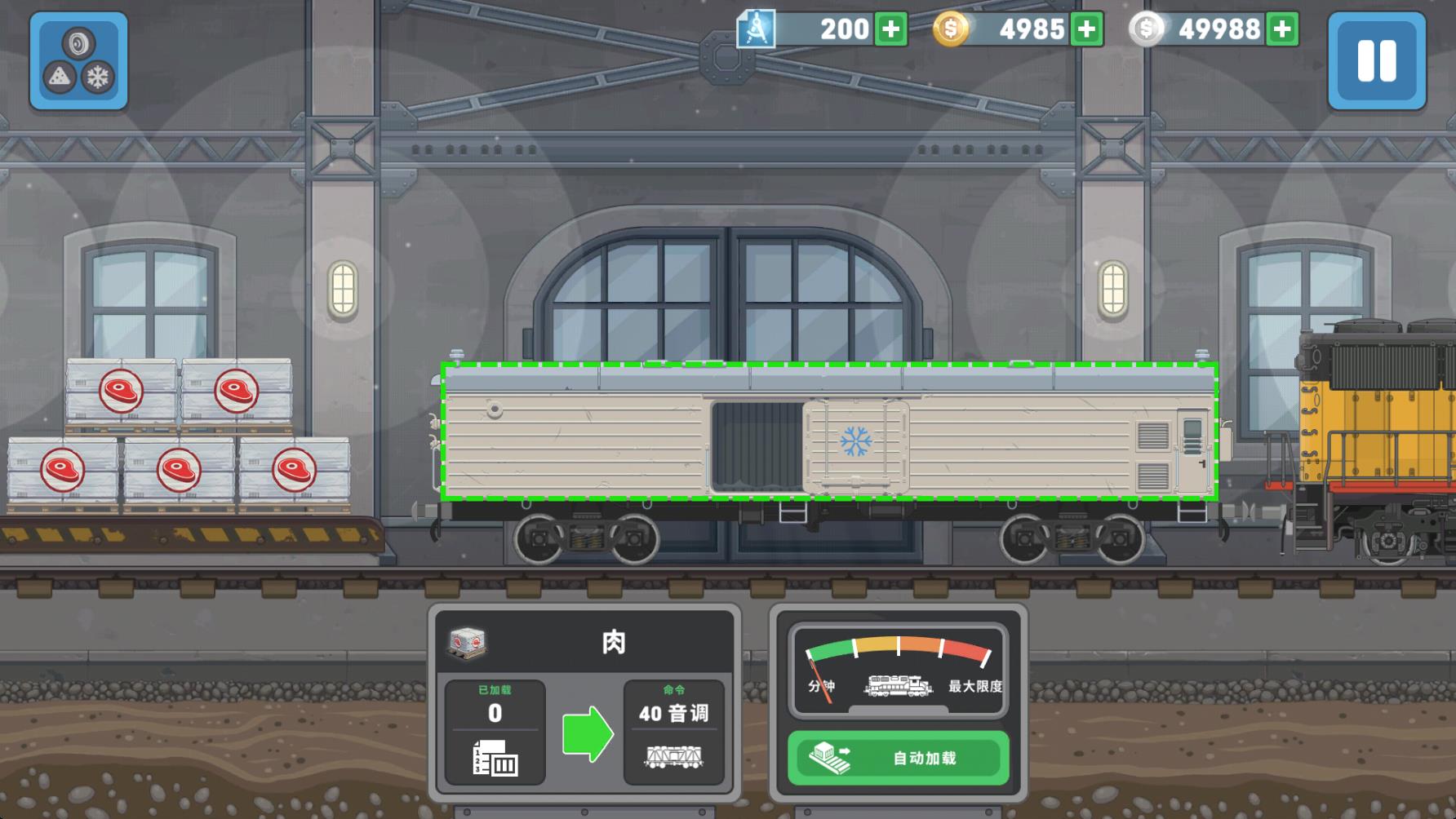Toggle selection of the refrigerated train car
The width and height of the screenshot is (1456, 819).
pos(828,428)
